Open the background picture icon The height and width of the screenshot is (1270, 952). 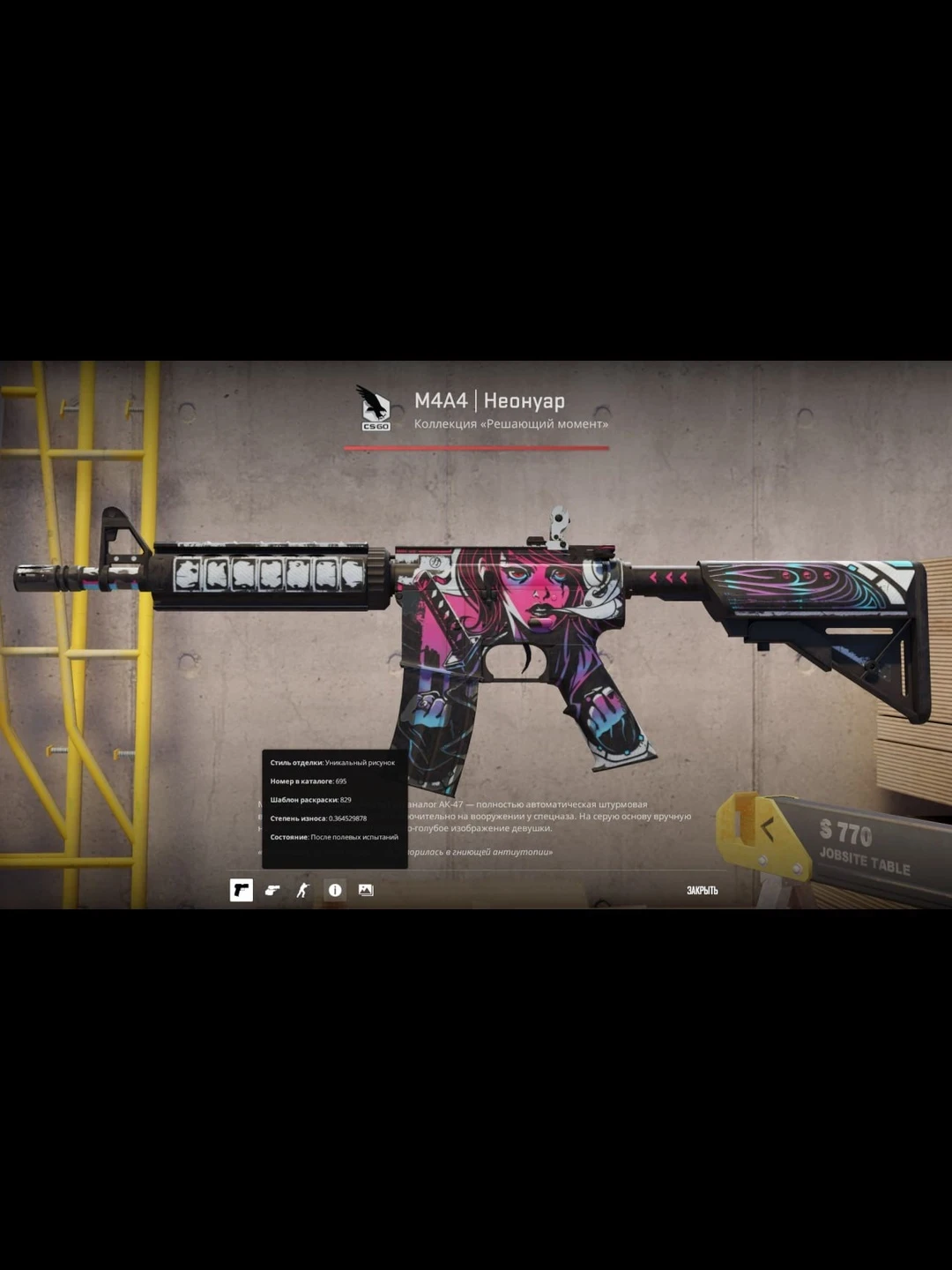366,891
